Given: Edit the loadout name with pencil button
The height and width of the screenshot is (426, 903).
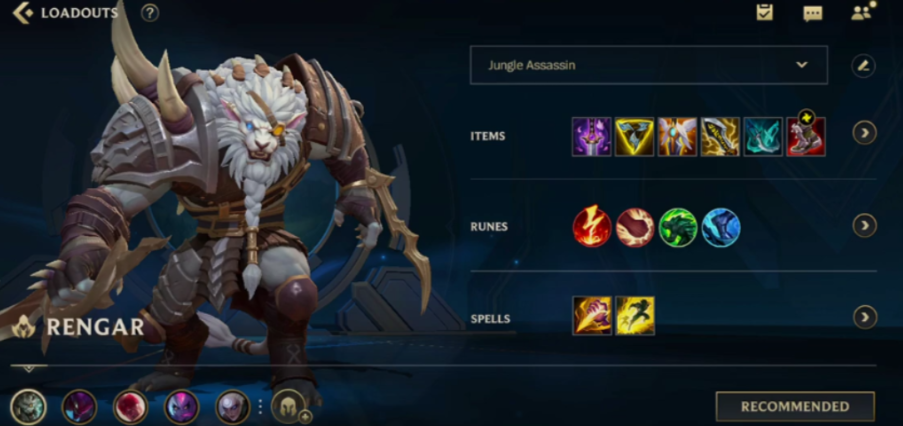Looking at the screenshot, I should pos(863,66).
